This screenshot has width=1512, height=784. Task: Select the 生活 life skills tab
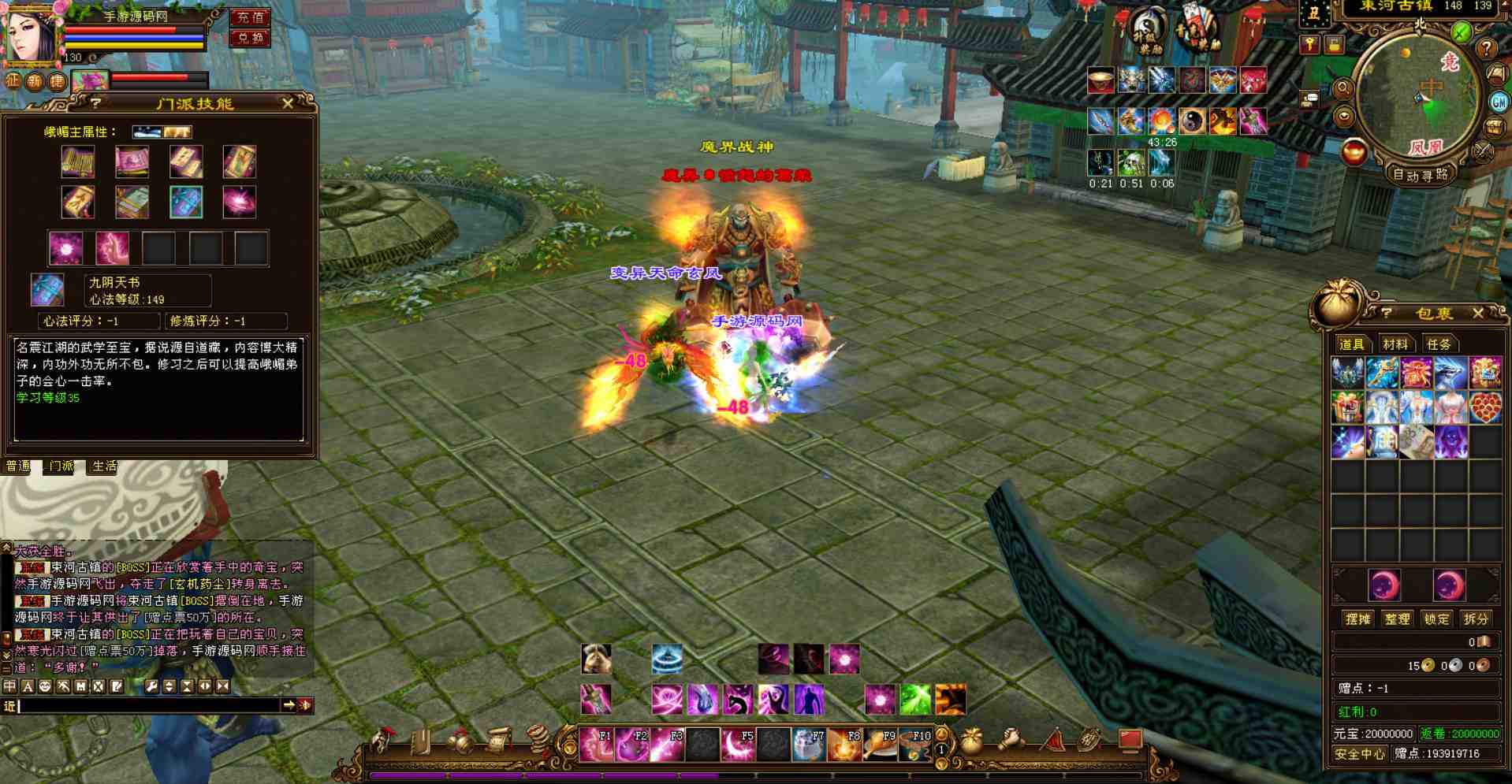click(104, 466)
